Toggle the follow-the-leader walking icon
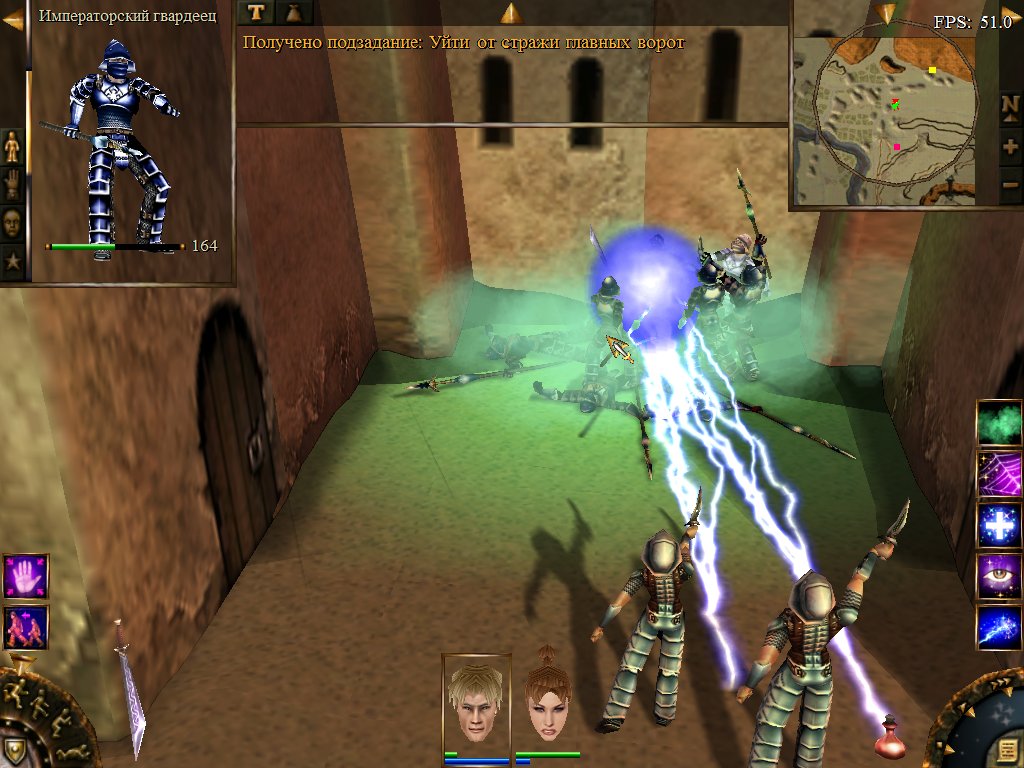Screen dimensions: 1024x768 pyautogui.click(x=25, y=627)
